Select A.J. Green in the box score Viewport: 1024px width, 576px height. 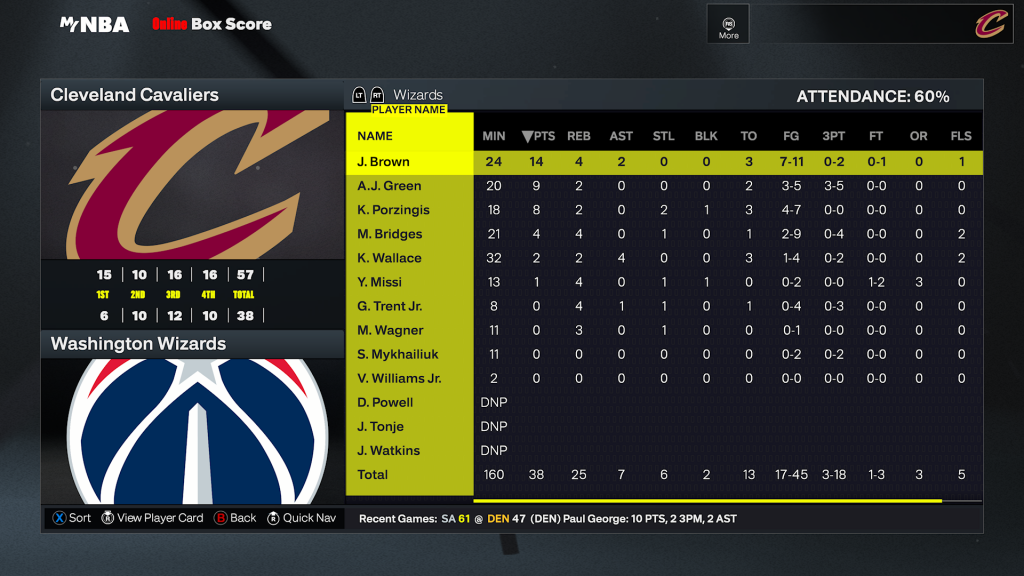(389, 186)
